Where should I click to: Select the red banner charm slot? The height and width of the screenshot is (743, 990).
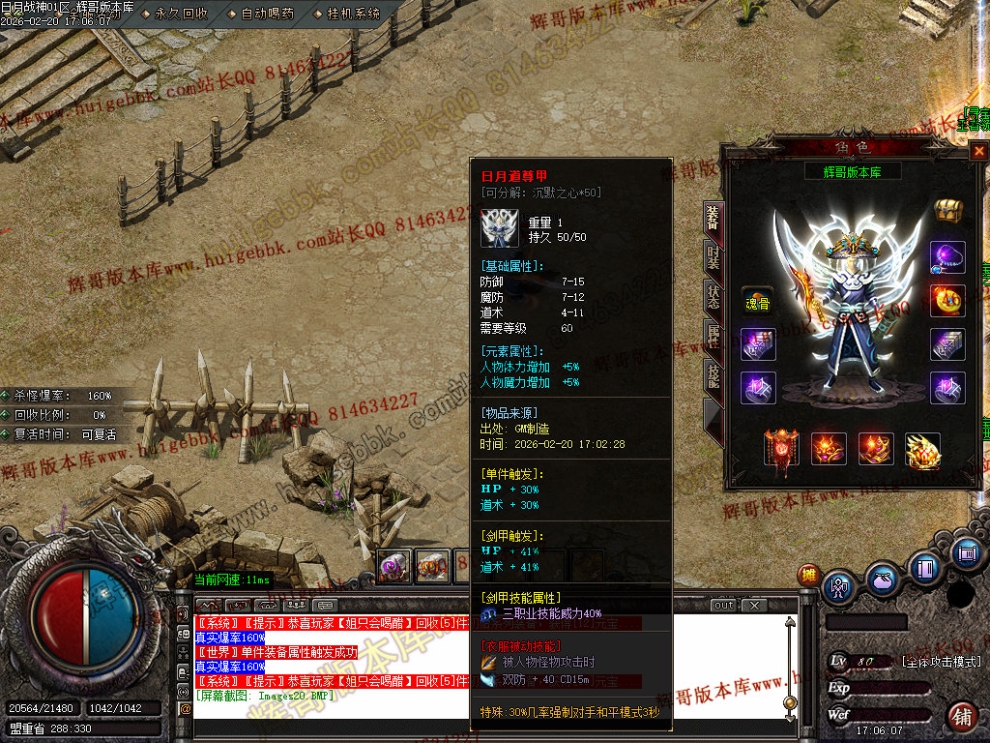click(x=782, y=450)
